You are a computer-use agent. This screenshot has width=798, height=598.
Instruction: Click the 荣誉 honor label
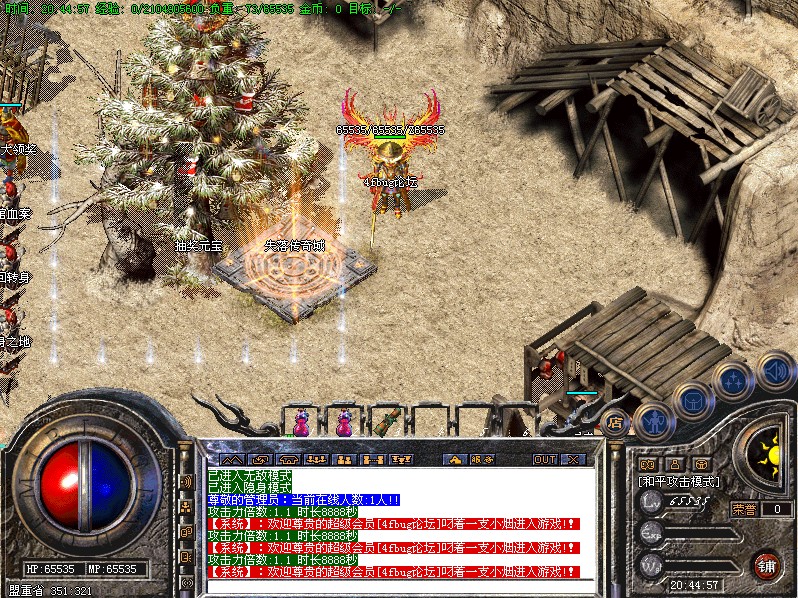pyautogui.click(x=744, y=509)
